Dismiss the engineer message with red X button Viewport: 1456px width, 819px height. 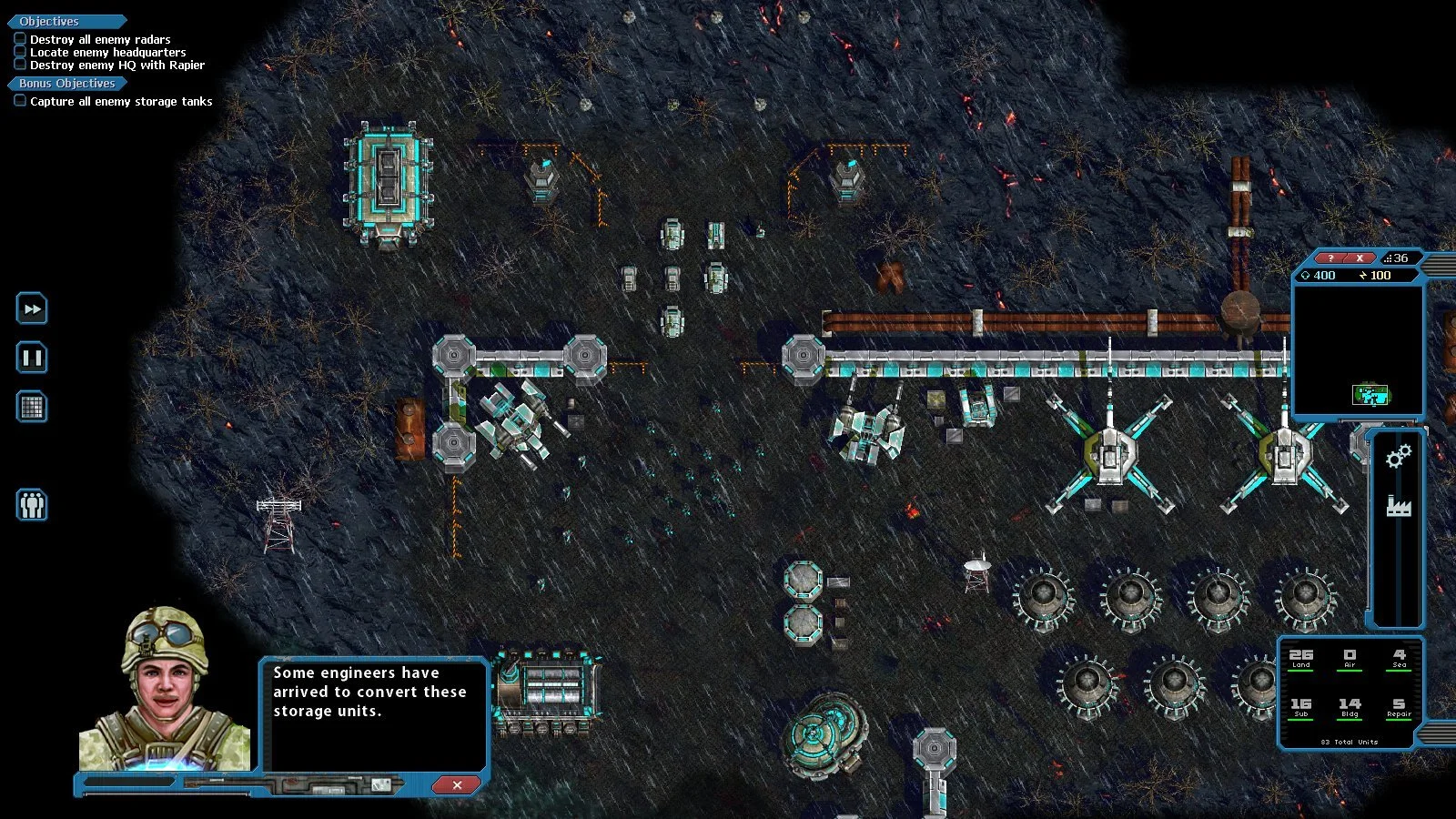tap(455, 785)
